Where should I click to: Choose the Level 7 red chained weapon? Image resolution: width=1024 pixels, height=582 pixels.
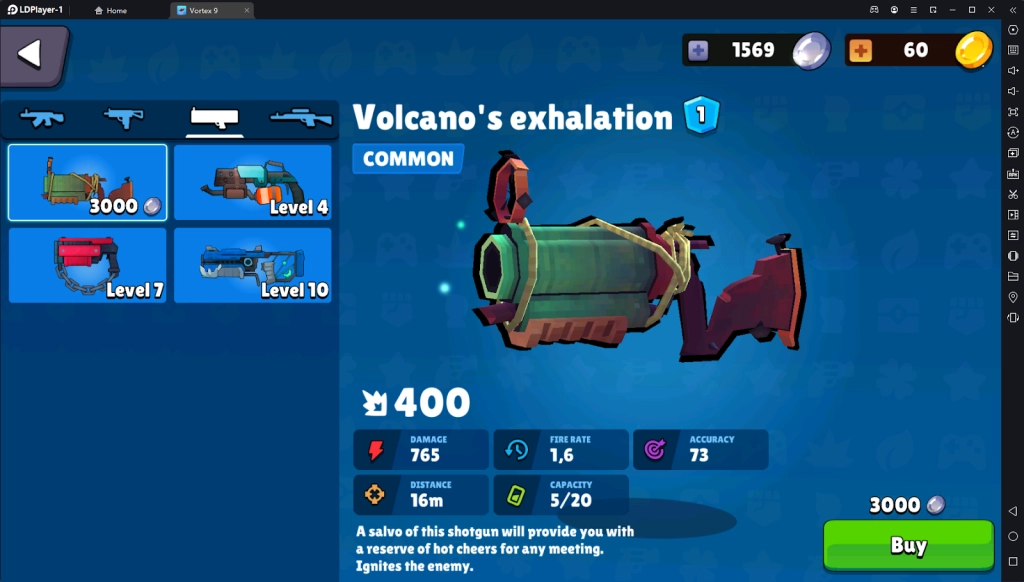coord(88,265)
